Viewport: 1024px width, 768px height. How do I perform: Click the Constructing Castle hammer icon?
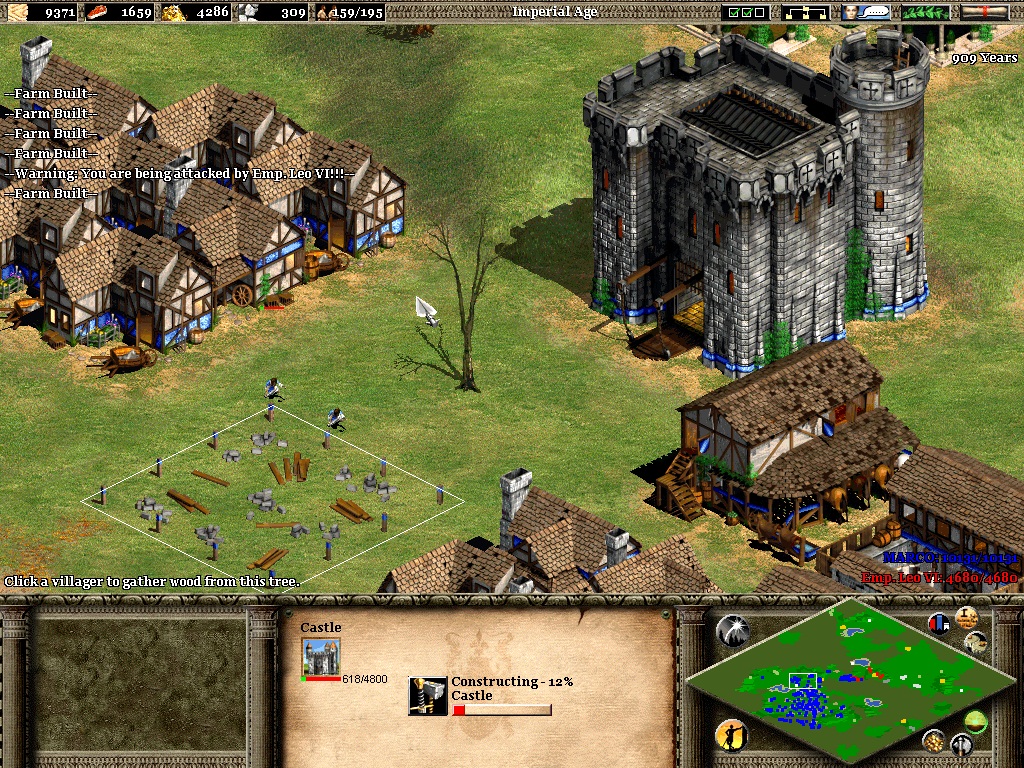click(x=428, y=696)
